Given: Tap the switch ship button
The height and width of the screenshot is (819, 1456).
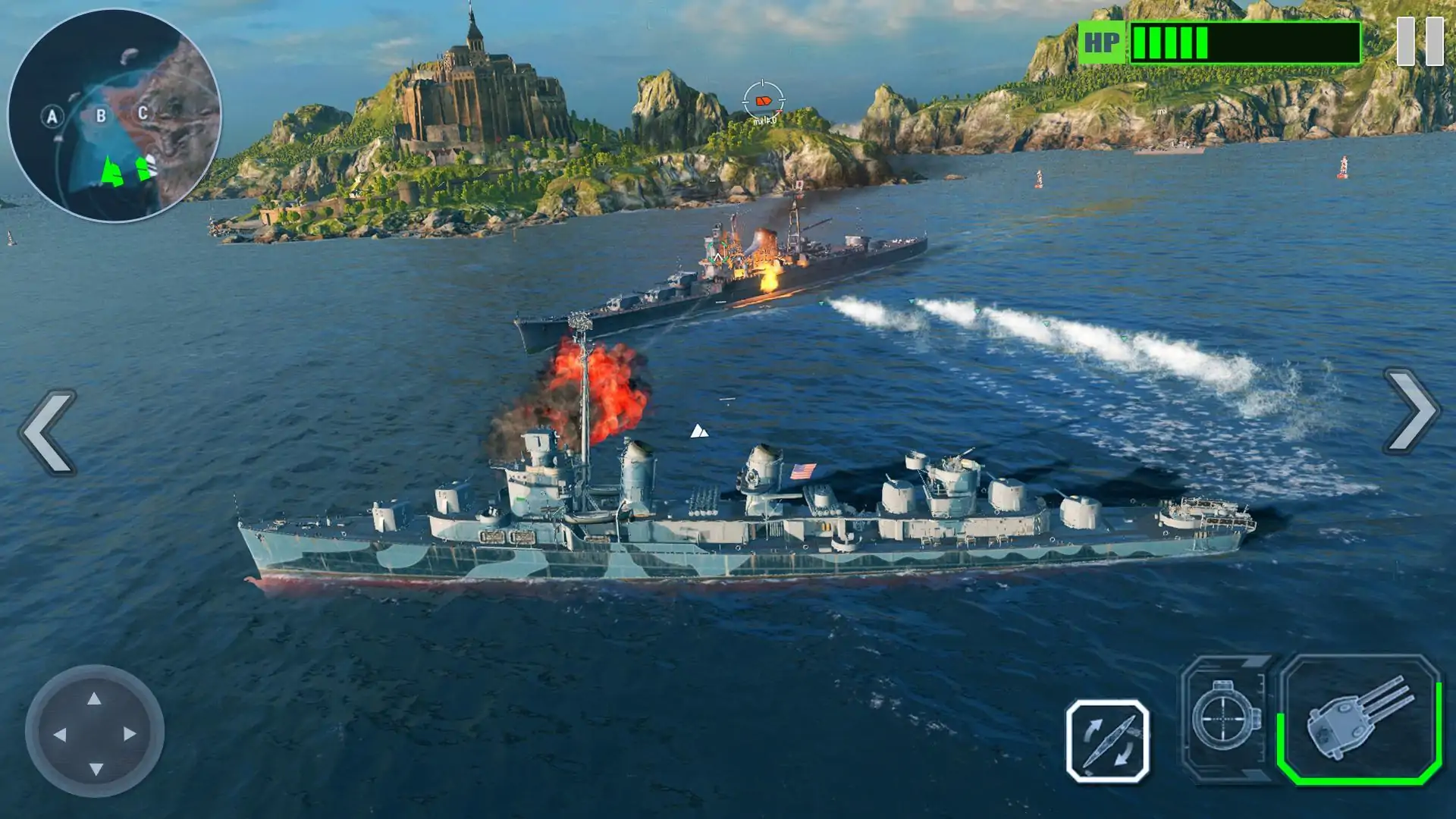Looking at the screenshot, I should tap(1107, 741).
